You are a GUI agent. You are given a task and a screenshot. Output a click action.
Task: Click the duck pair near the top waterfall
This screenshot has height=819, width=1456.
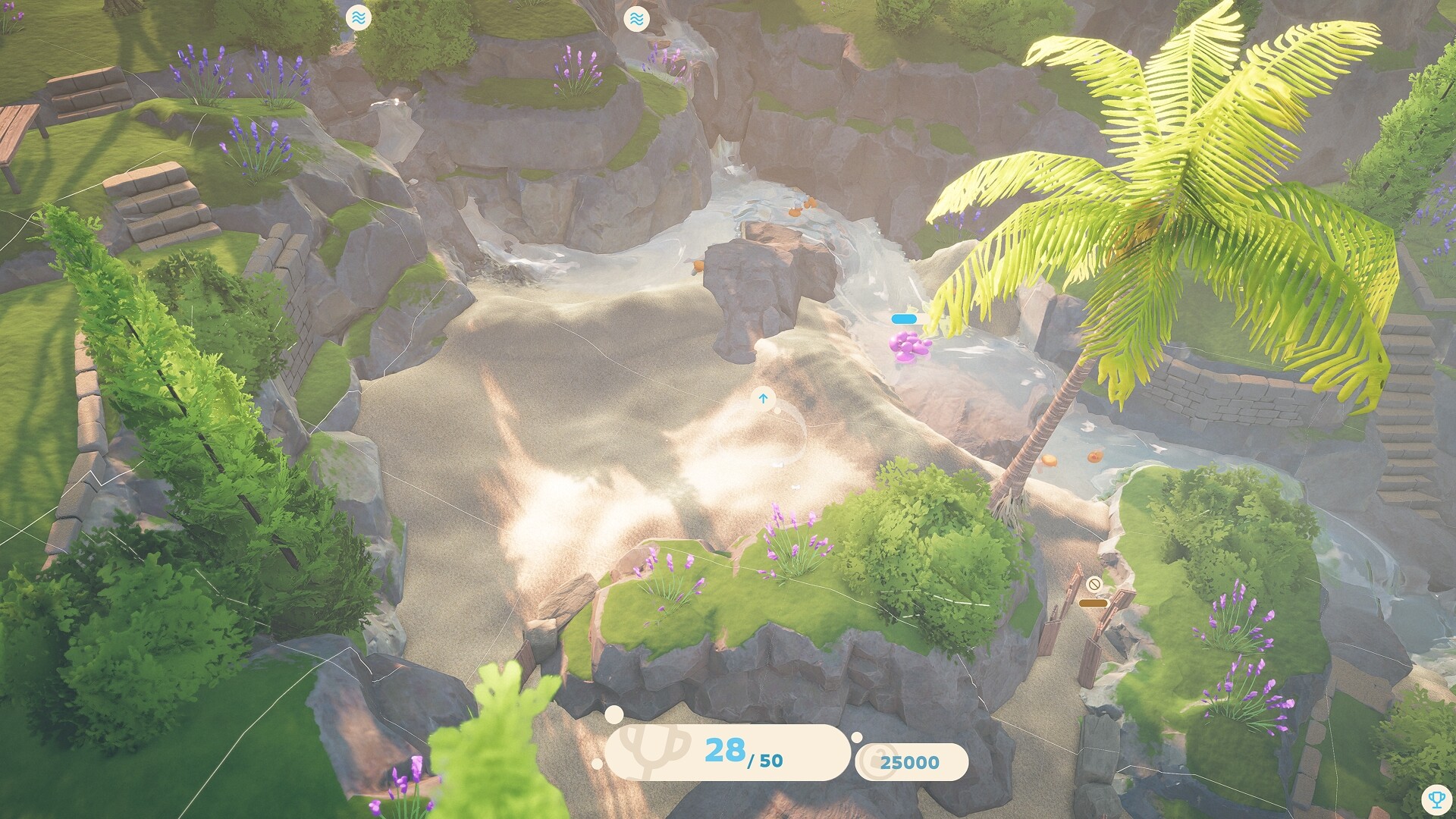click(802, 206)
